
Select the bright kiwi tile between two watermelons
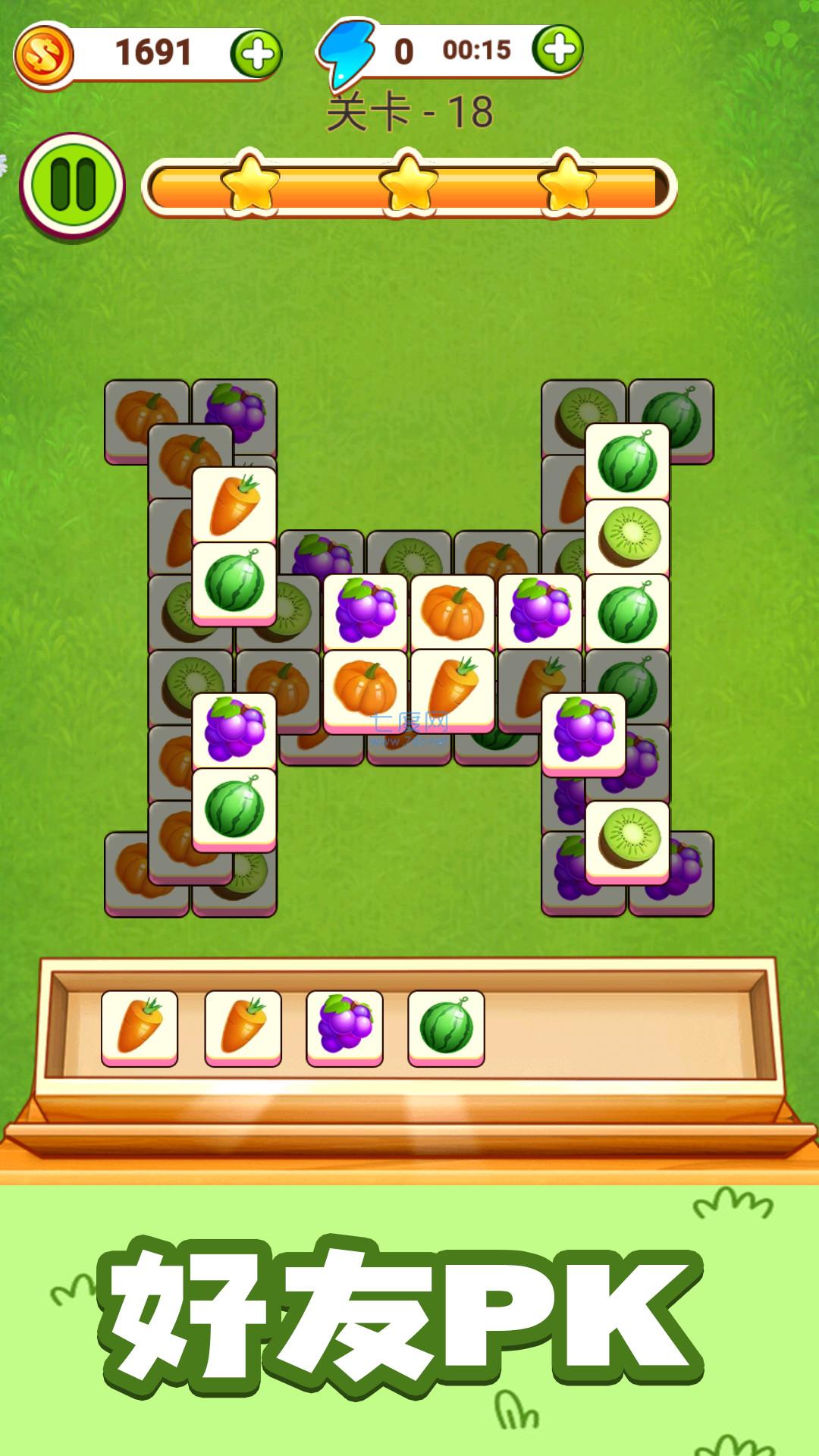(628, 537)
